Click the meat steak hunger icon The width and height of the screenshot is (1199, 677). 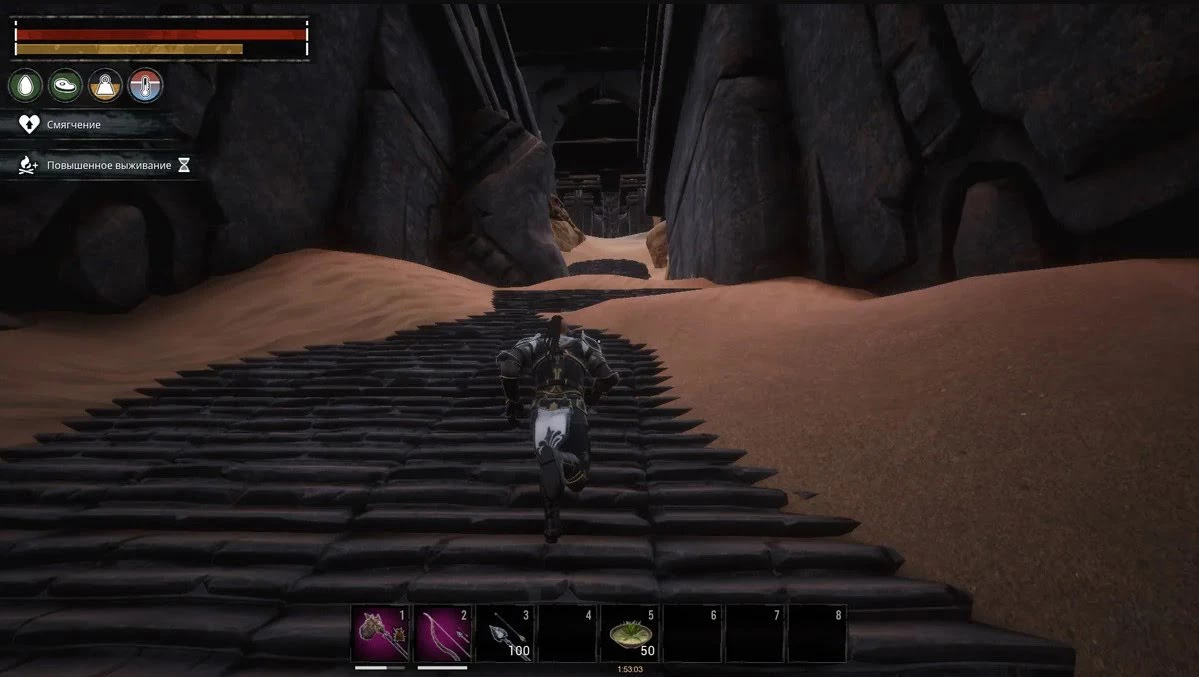click(x=66, y=86)
